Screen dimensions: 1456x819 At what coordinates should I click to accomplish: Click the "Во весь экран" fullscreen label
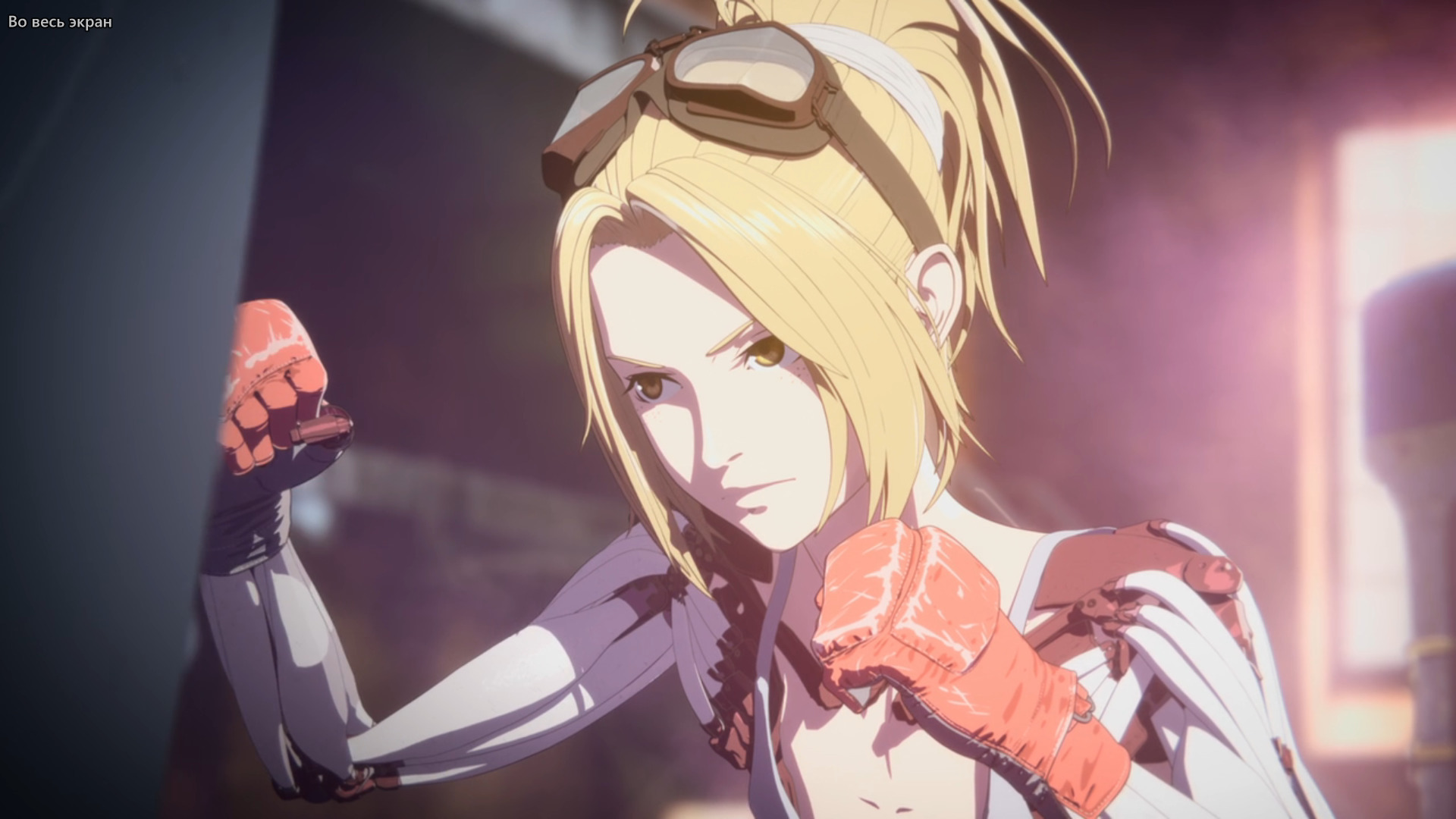pos(60,22)
